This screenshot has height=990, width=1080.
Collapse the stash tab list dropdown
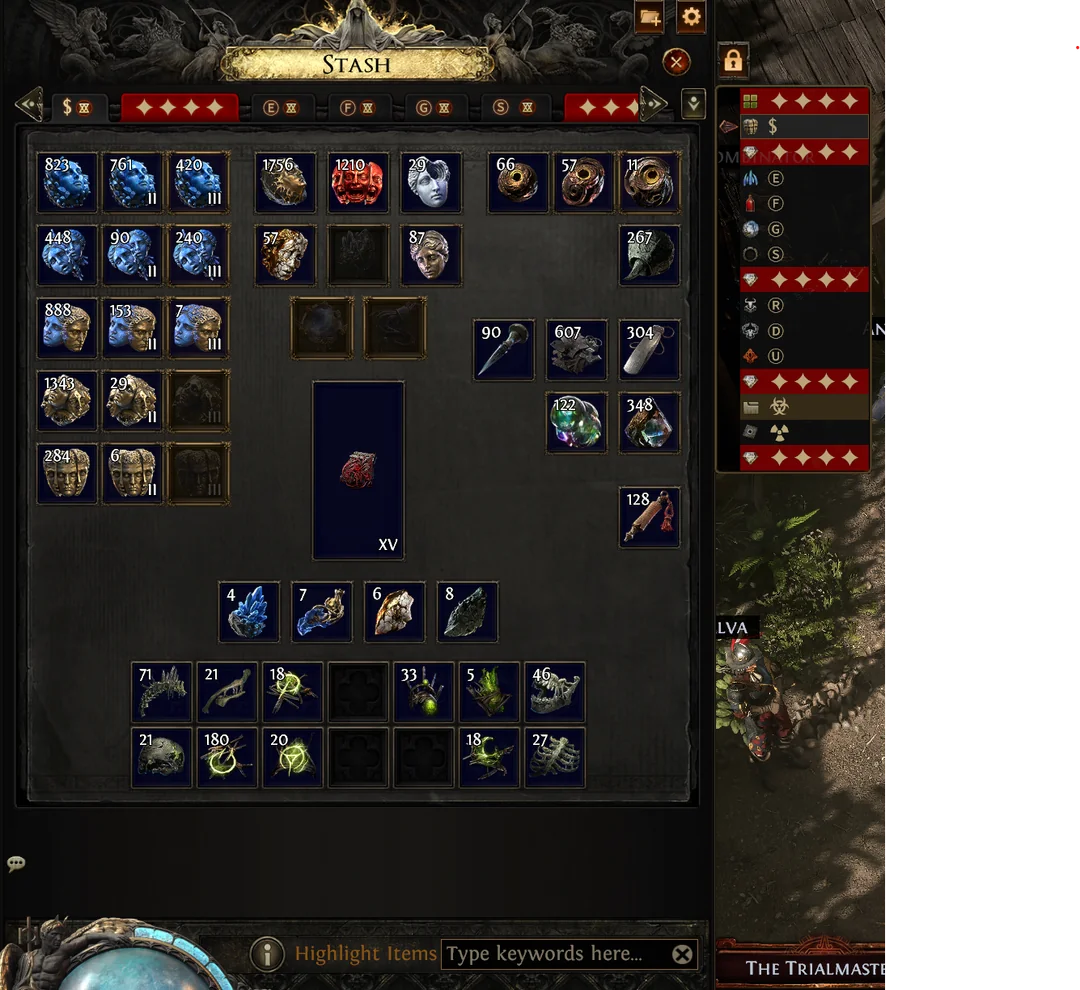coord(692,104)
